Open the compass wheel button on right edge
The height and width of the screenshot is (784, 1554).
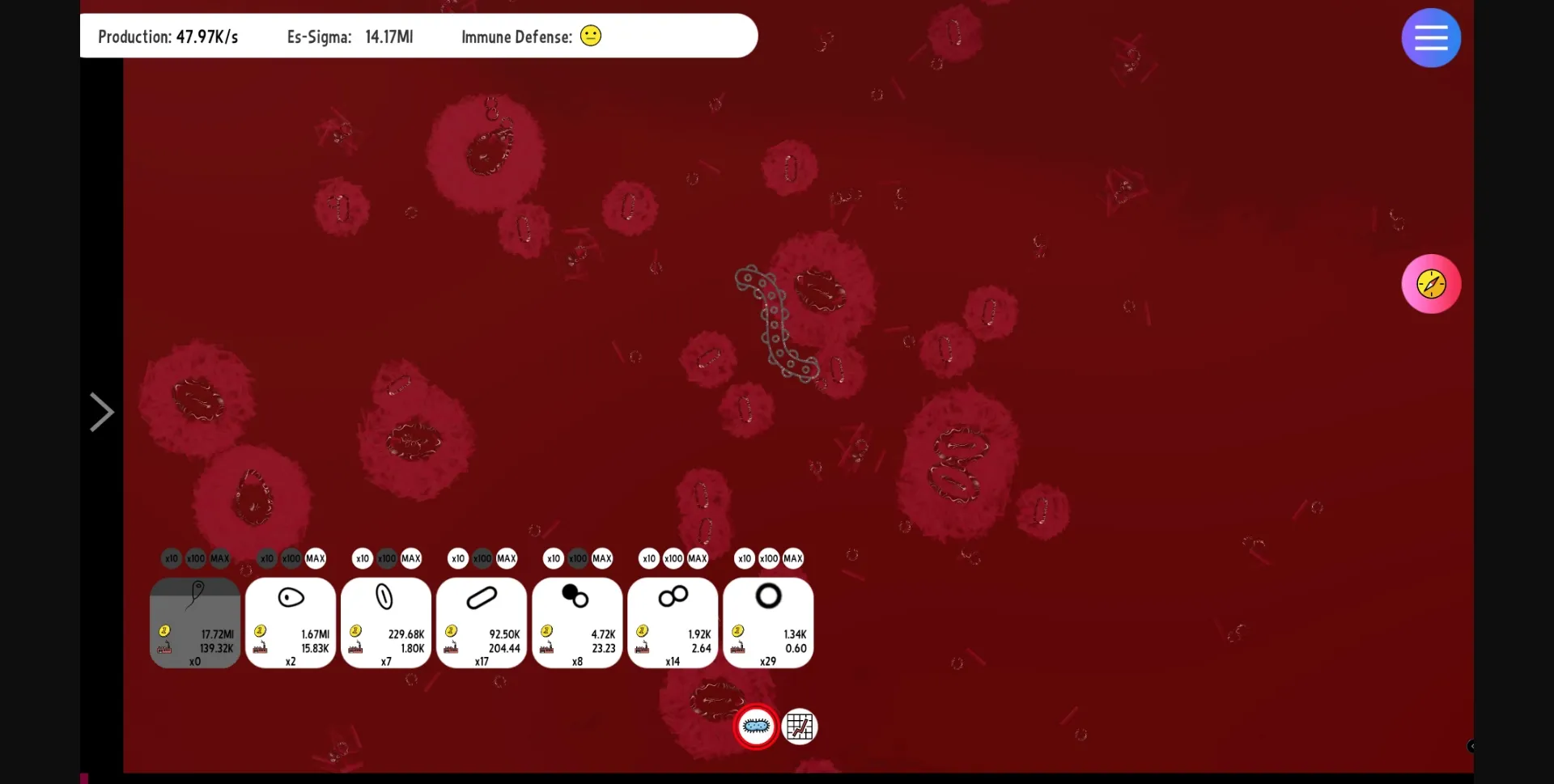[1430, 284]
